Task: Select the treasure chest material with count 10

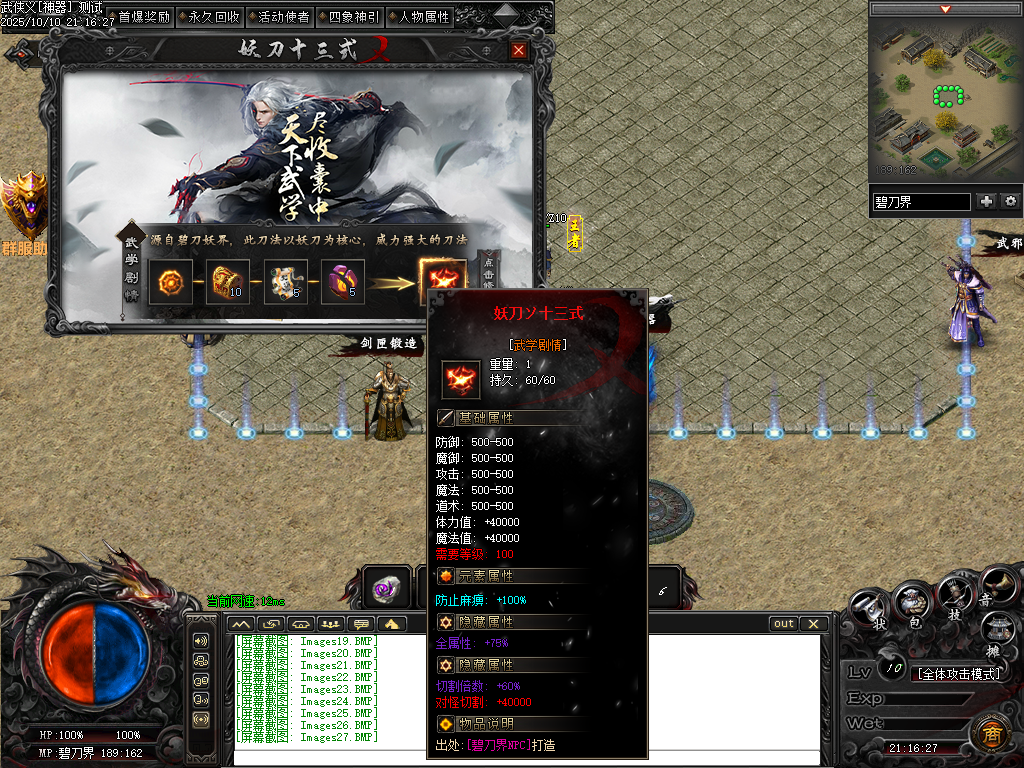Action: point(227,282)
